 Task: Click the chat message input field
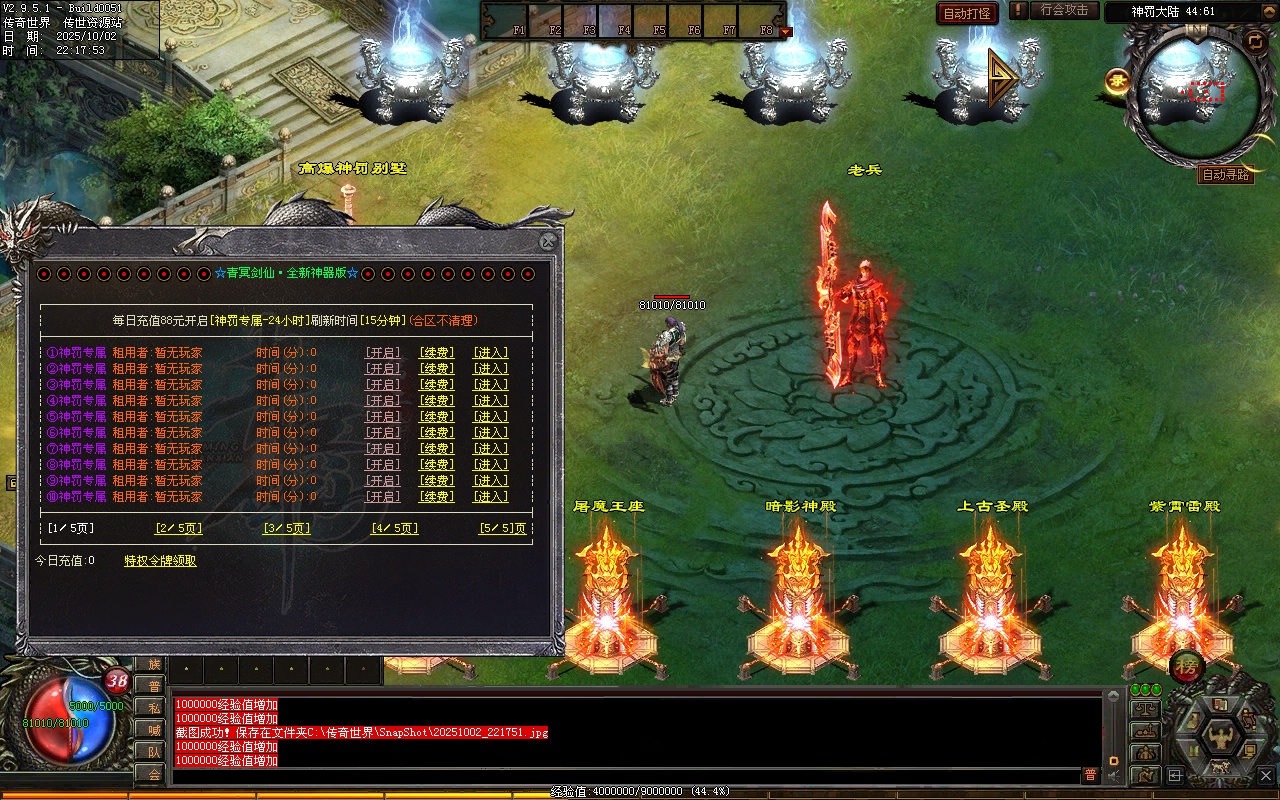625,776
